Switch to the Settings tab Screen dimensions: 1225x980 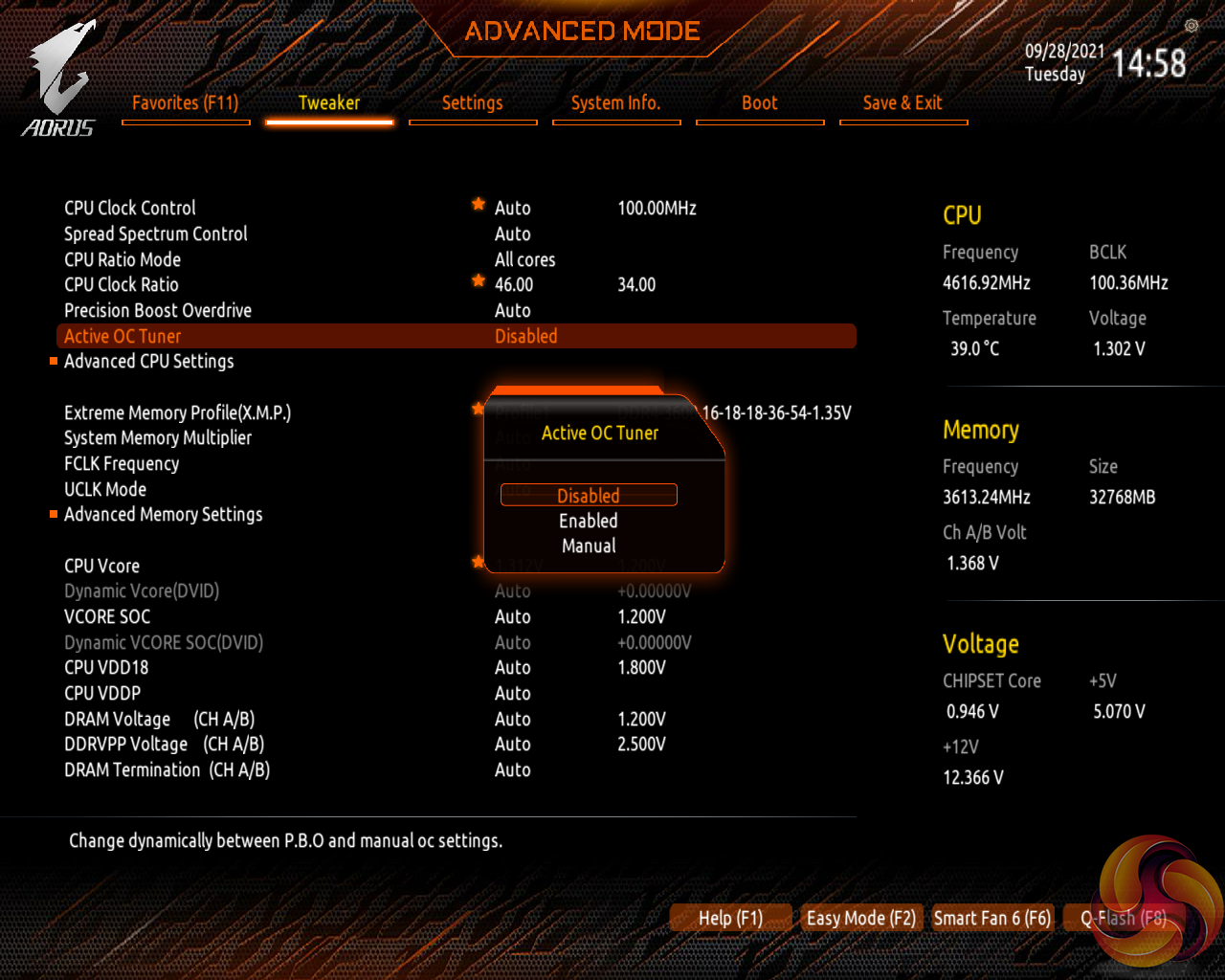click(472, 102)
